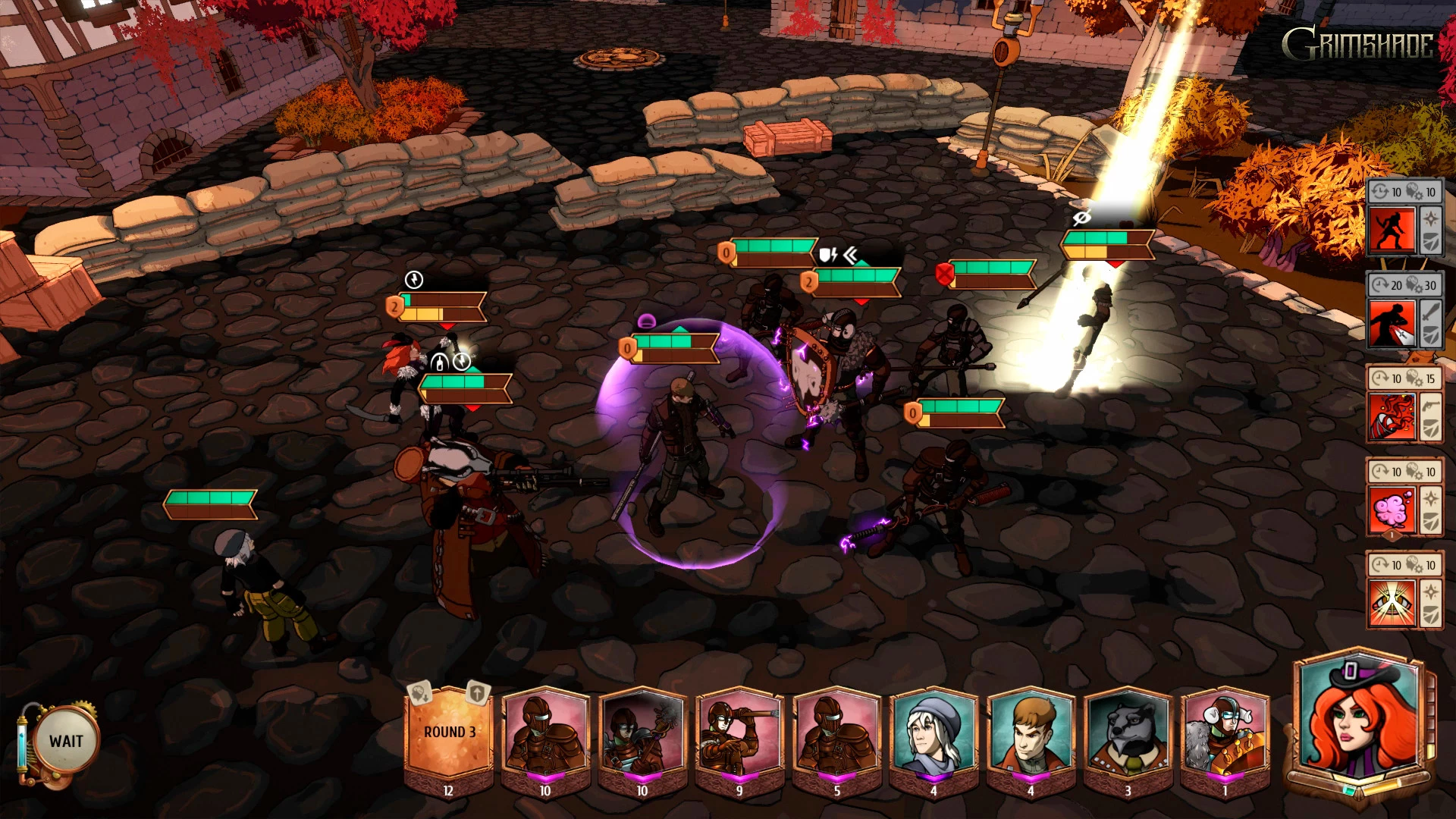The width and height of the screenshot is (1456, 819).
Task: Click the up-arrow icon on round card
Action: coord(477,692)
